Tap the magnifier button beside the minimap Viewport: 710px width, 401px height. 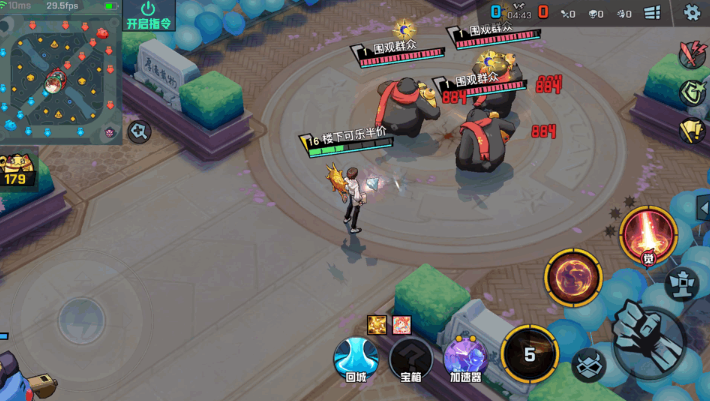139,130
